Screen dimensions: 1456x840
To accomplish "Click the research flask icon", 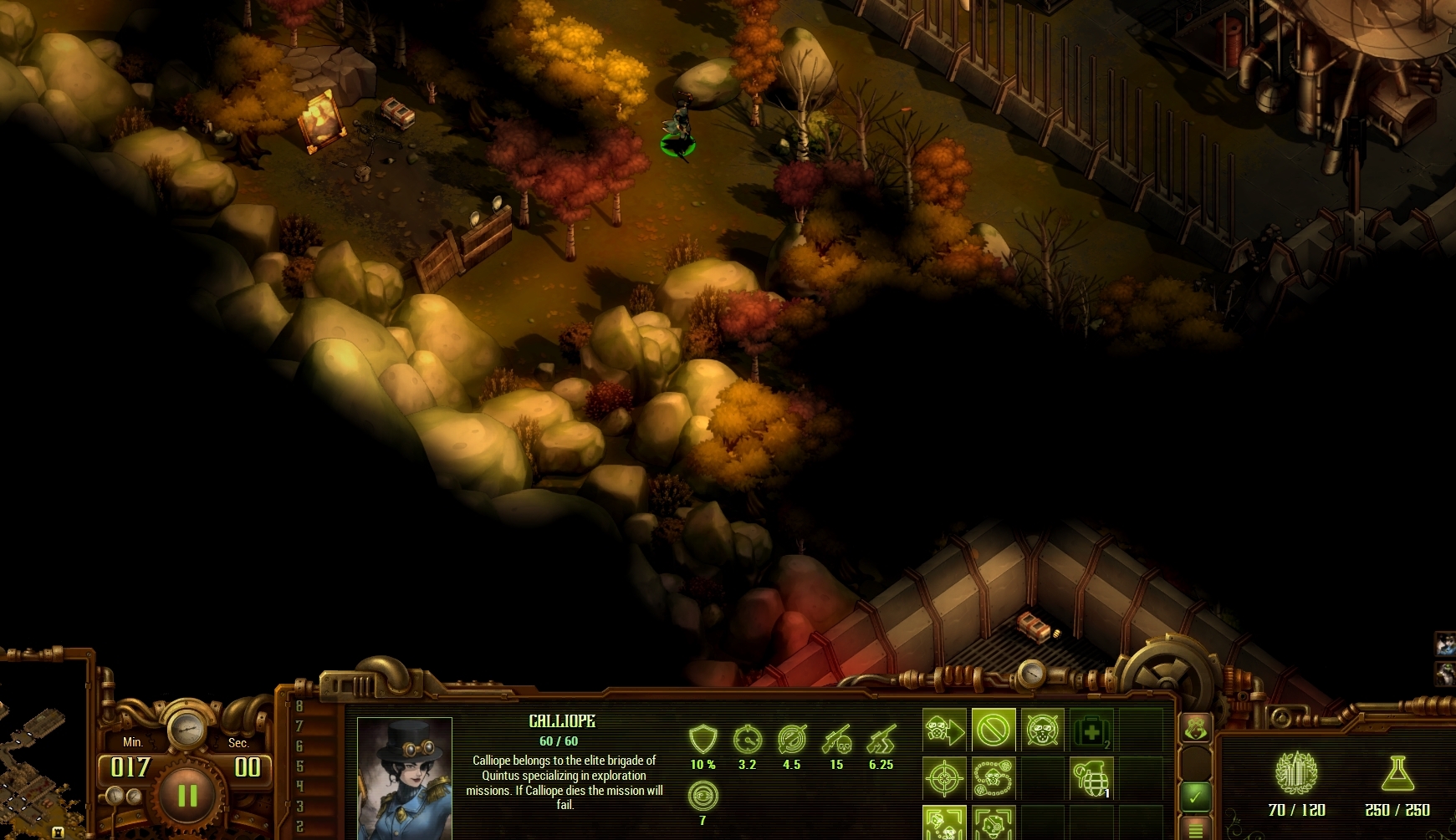I will (1397, 774).
